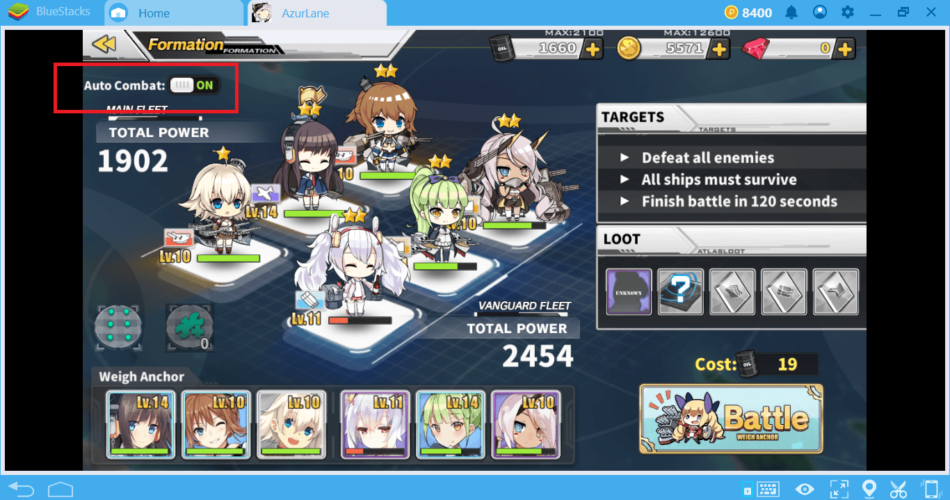The width and height of the screenshot is (950, 500).
Task: Add more gold coins with the plus button
Action: coord(718,48)
